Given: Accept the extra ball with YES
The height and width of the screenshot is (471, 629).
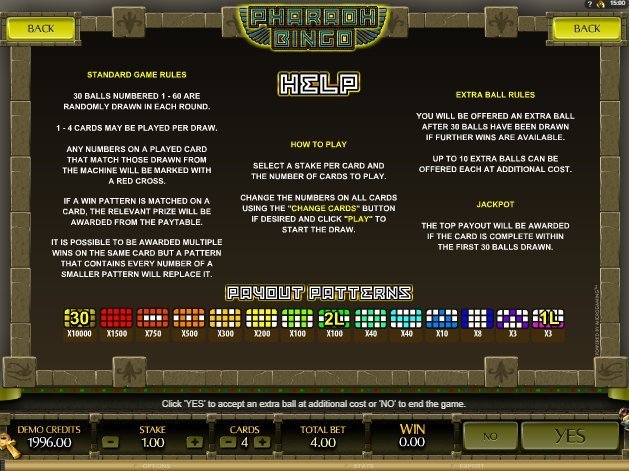Looking at the screenshot, I should 568,436.
